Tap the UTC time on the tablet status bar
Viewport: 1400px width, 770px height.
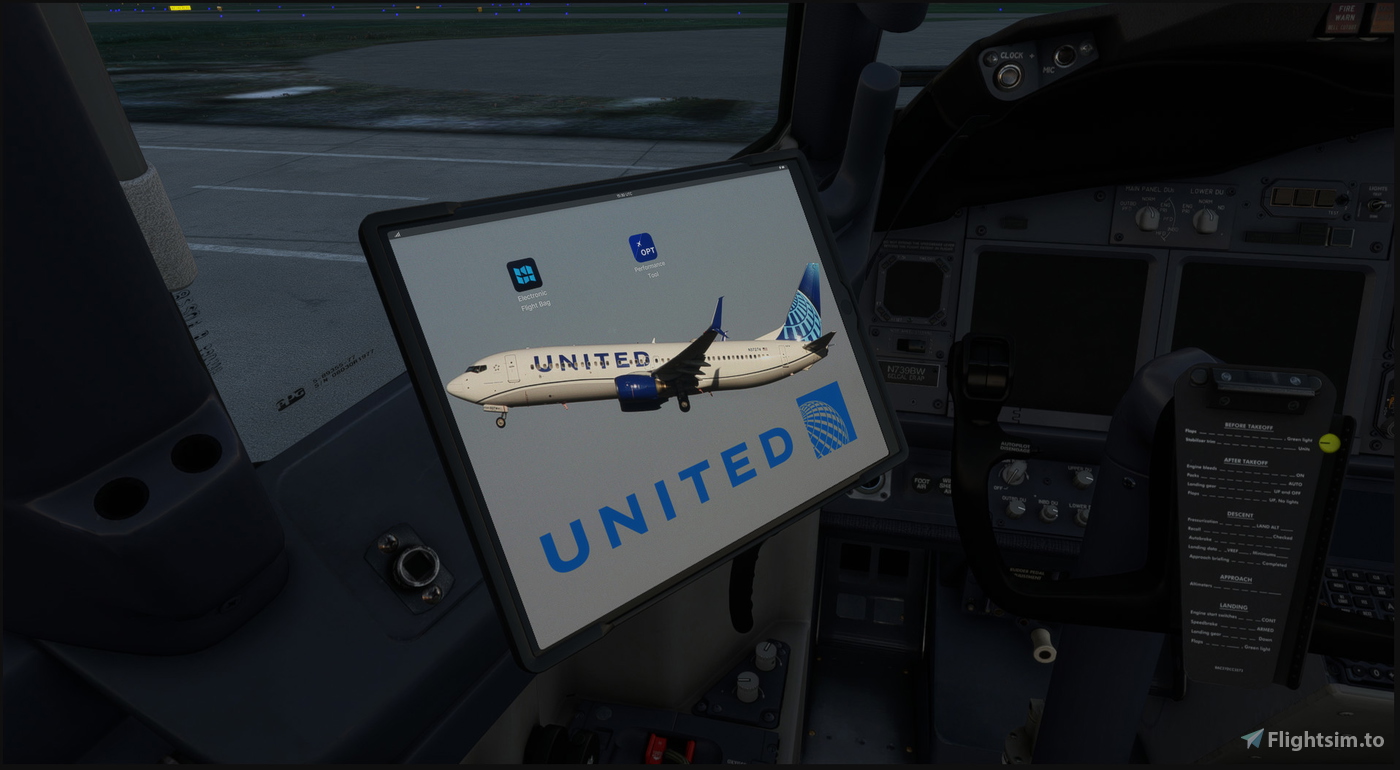pyautogui.click(x=624, y=194)
